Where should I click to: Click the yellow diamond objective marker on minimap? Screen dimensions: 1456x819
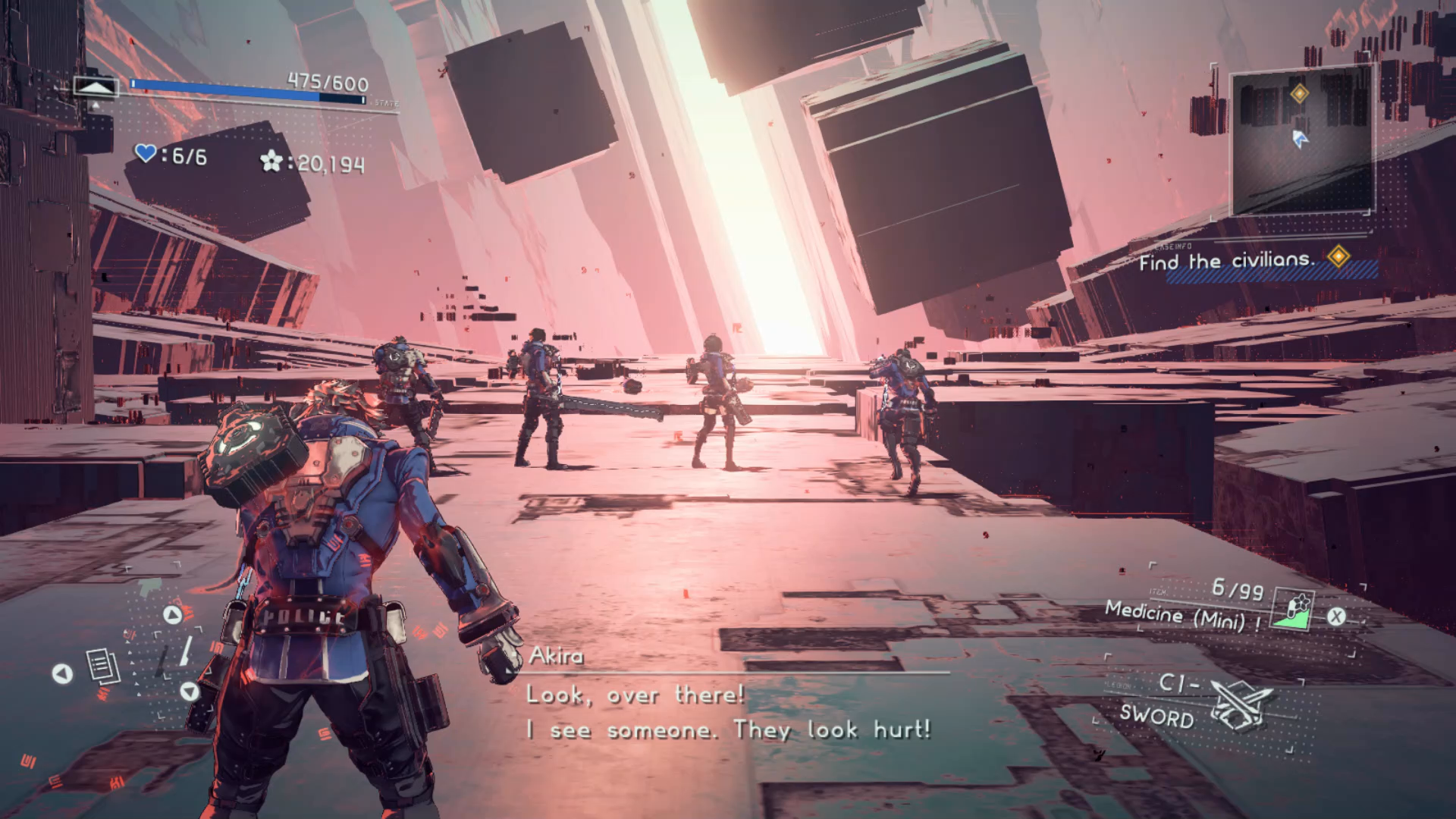[x=1299, y=93]
